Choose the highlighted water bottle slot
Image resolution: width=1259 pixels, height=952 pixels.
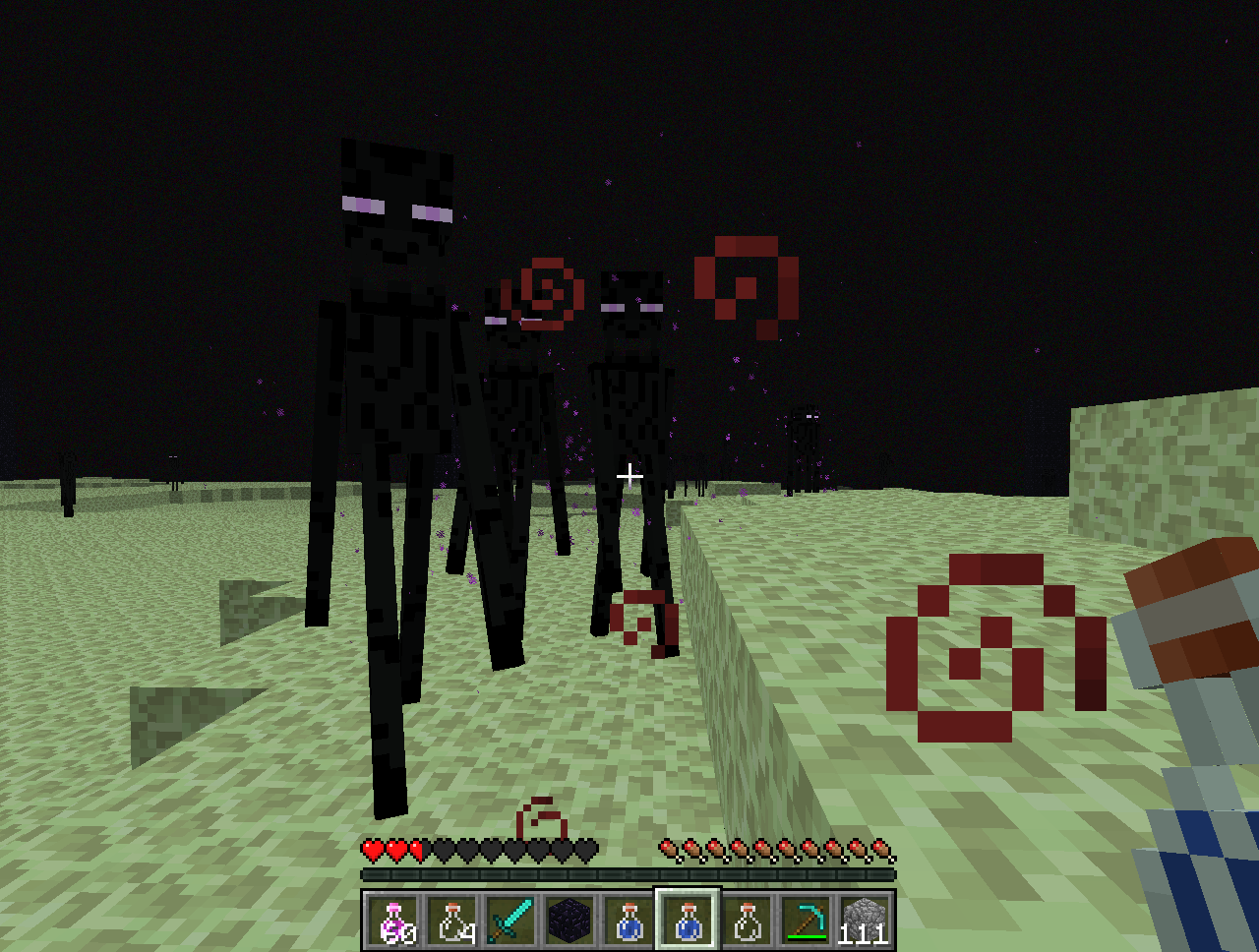point(689,922)
